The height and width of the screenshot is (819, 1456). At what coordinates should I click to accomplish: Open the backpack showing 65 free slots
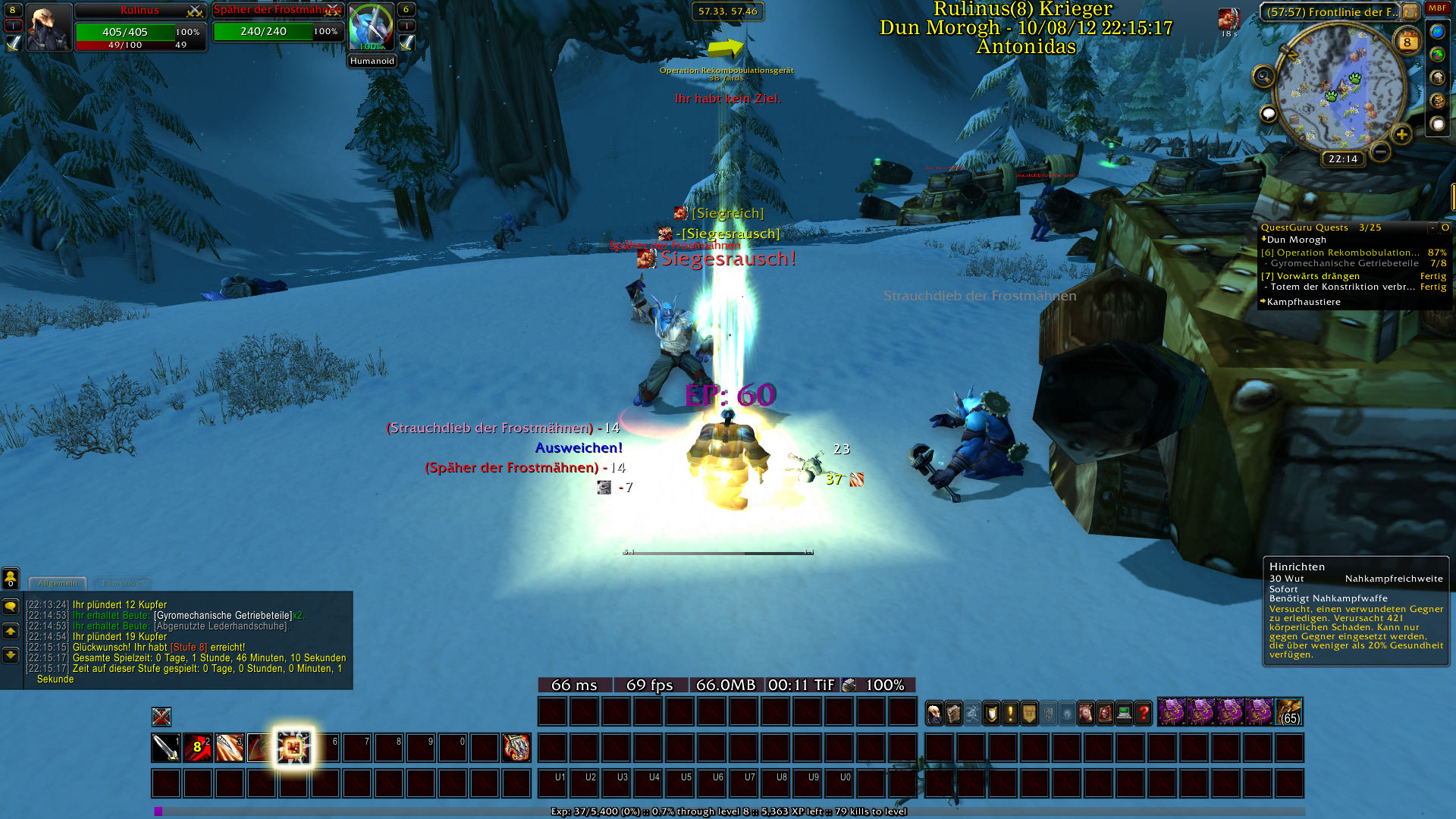(x=1289, y=713)
